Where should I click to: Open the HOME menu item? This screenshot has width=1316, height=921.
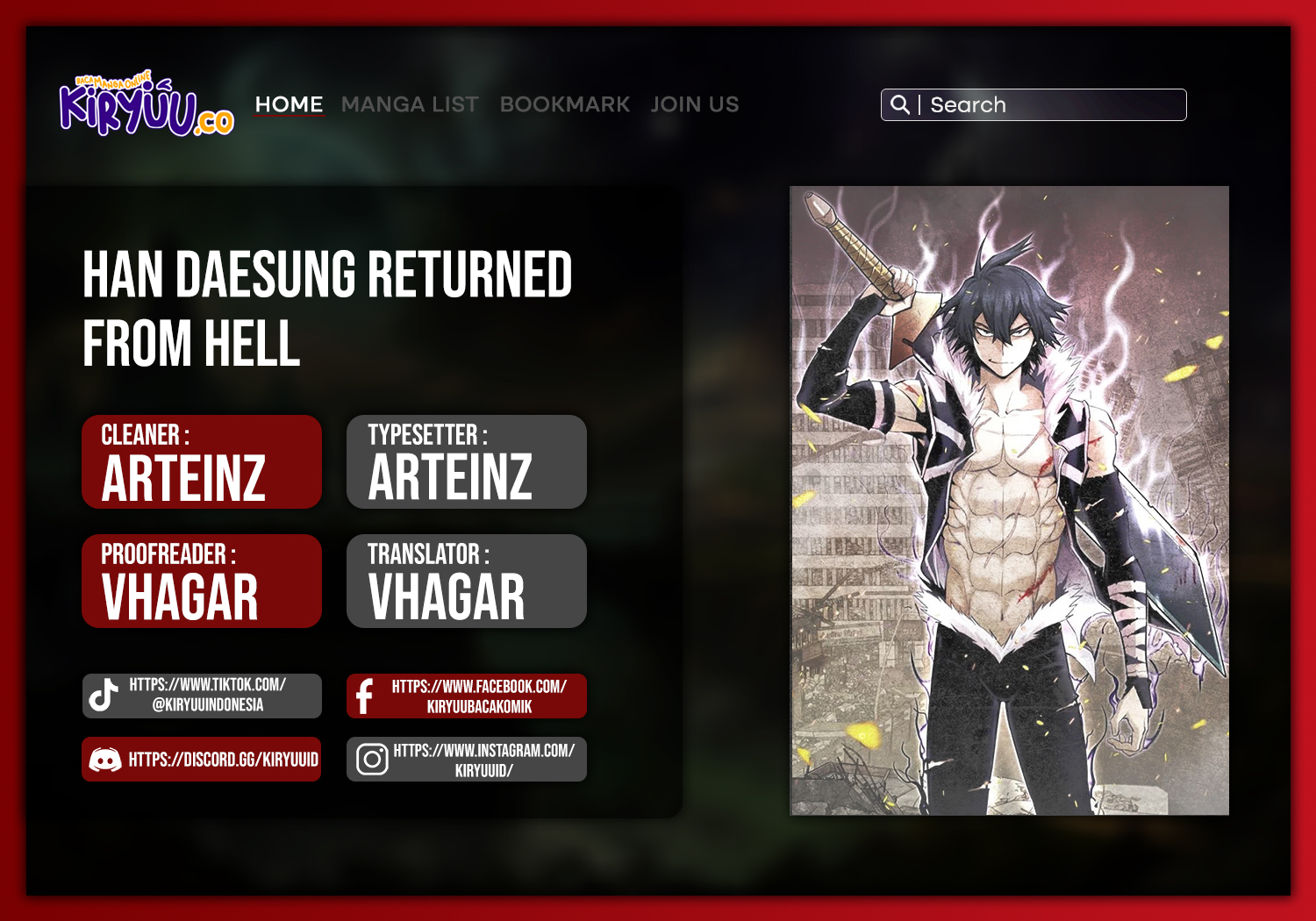point(290,104)
